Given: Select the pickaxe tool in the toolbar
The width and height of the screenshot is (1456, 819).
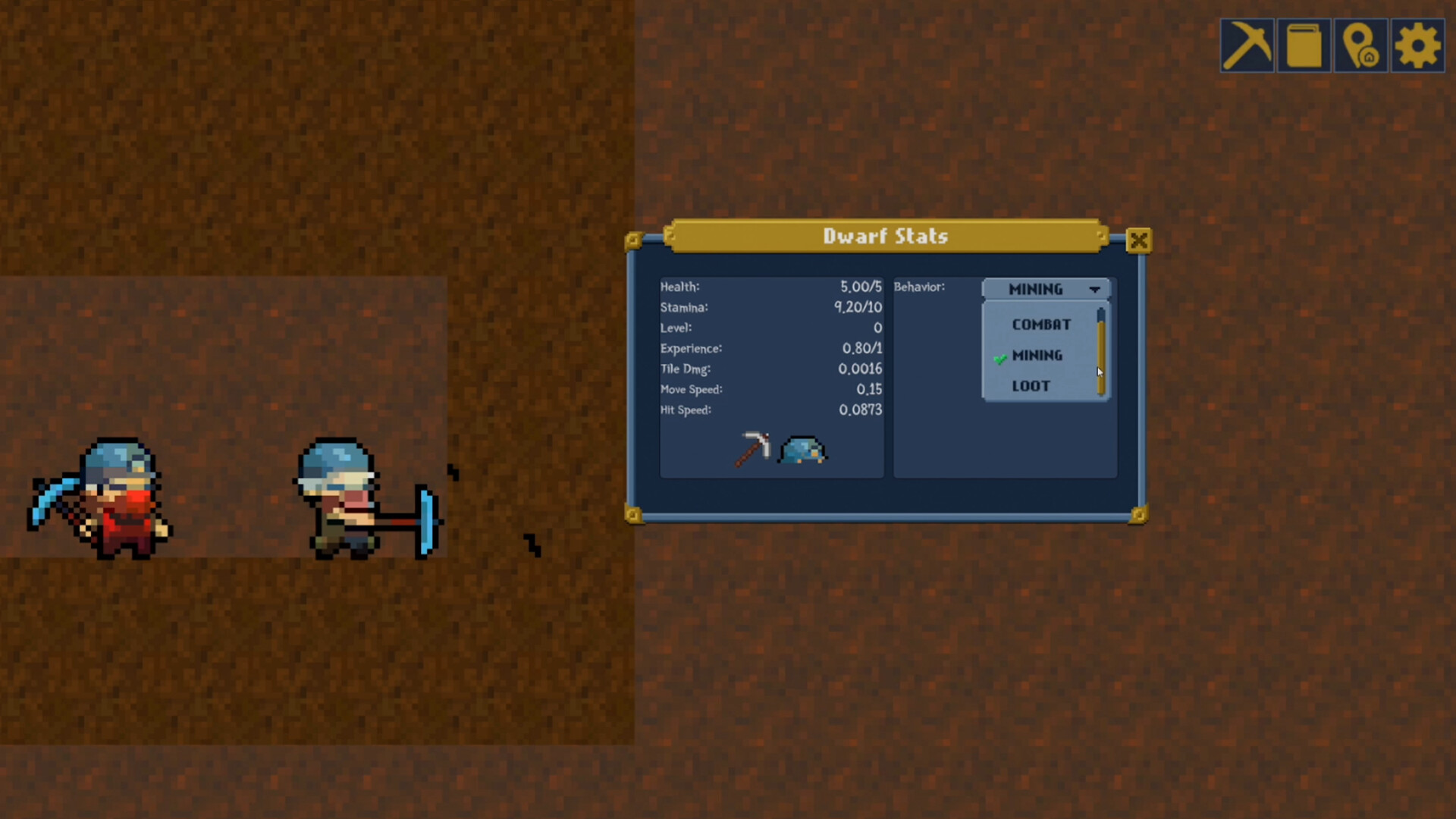Looking at the screenshot, I should 1247,45.
